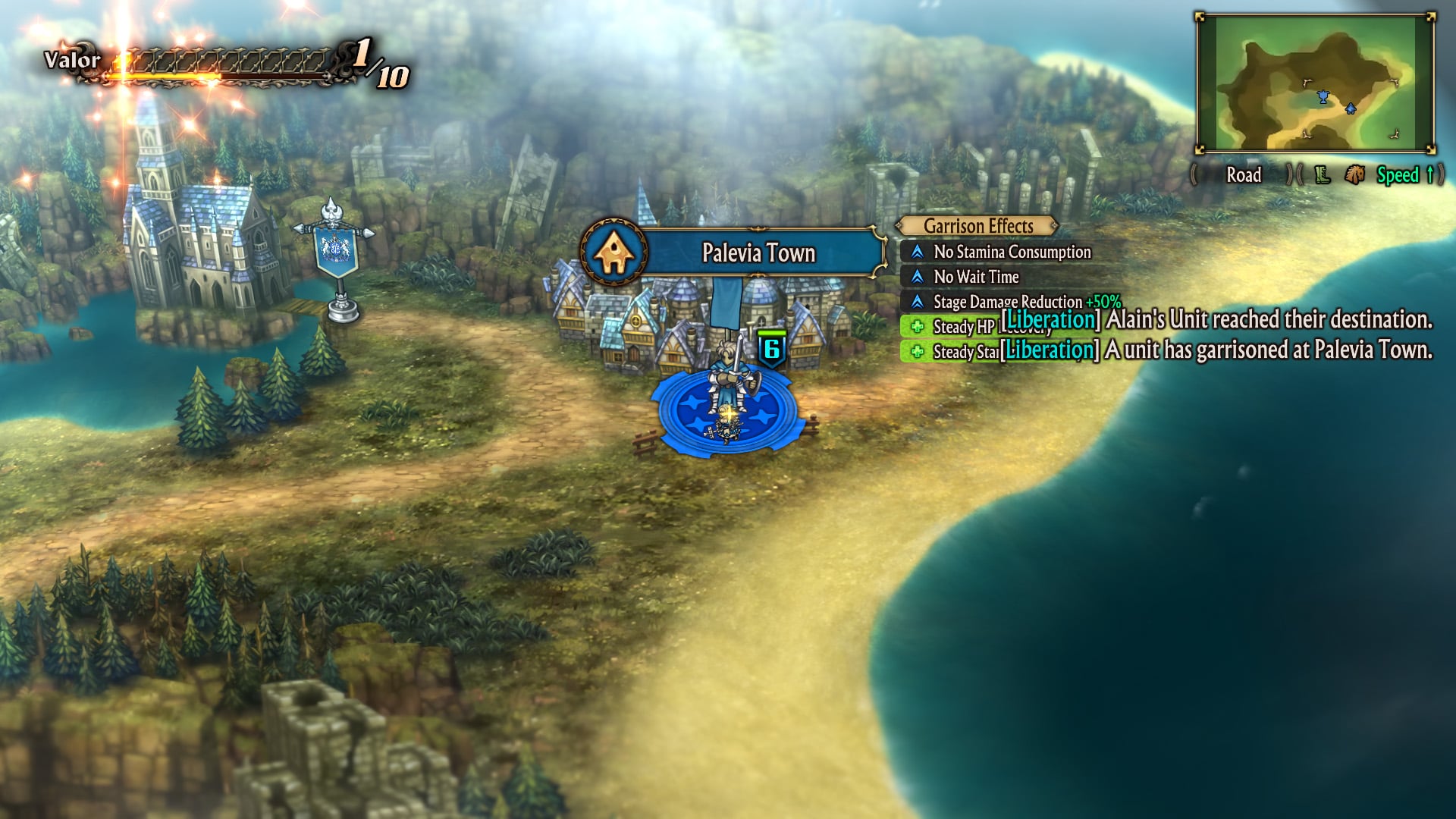Viewport: 1456px width, 819px height.
Task: Click the Road terrain indicator
Action: (x=1244, y=175)
